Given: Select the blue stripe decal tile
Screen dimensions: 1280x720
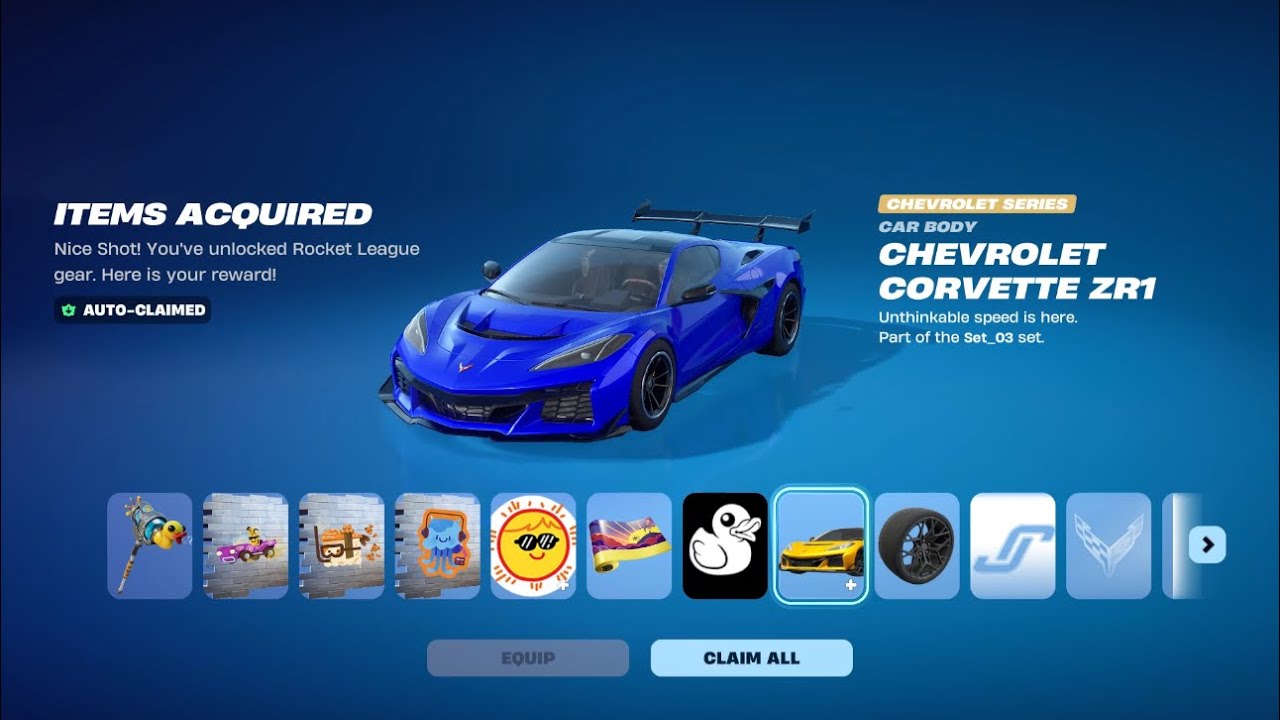Looking at the screenshot, I should click(x=1013, y=546).
